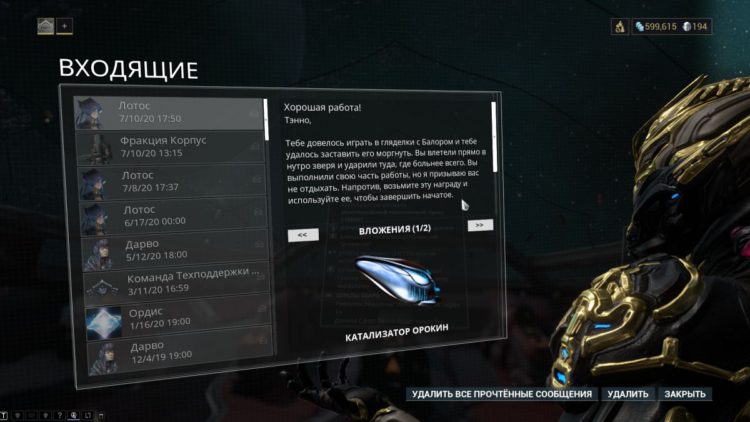Close the inbox with Закрыть
The height and width of the screenshot is (422, 750).
tap(686, 394)
